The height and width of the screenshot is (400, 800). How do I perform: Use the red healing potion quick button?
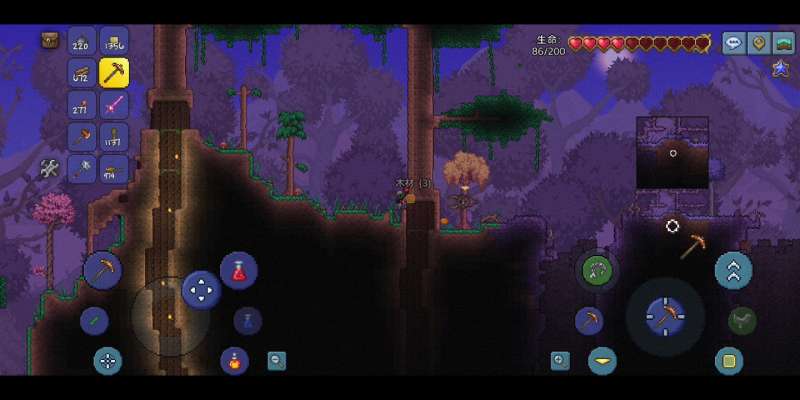click(x=239, y=270)
